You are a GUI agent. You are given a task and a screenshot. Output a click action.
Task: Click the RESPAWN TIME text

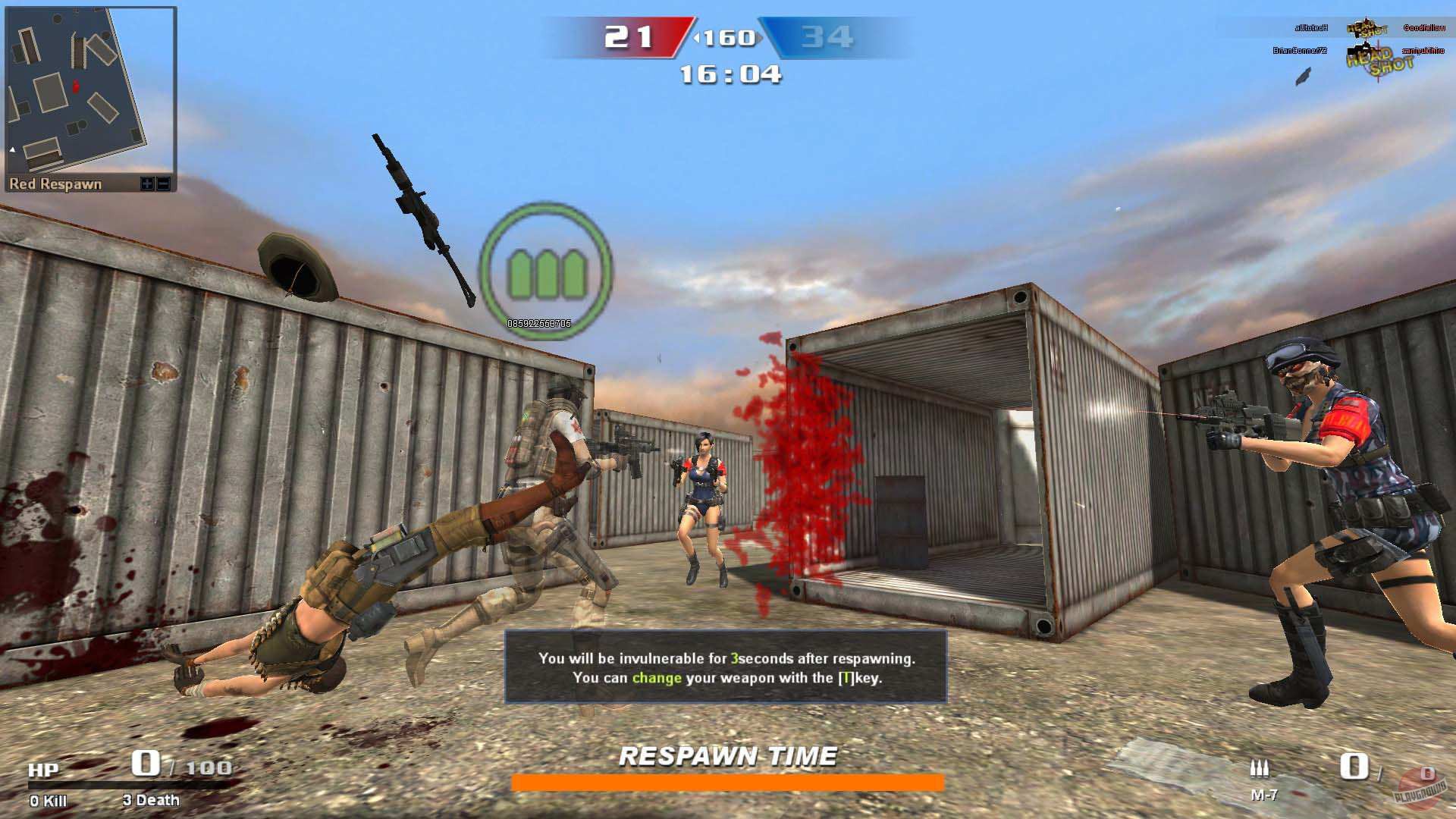[x=729, y=755]
